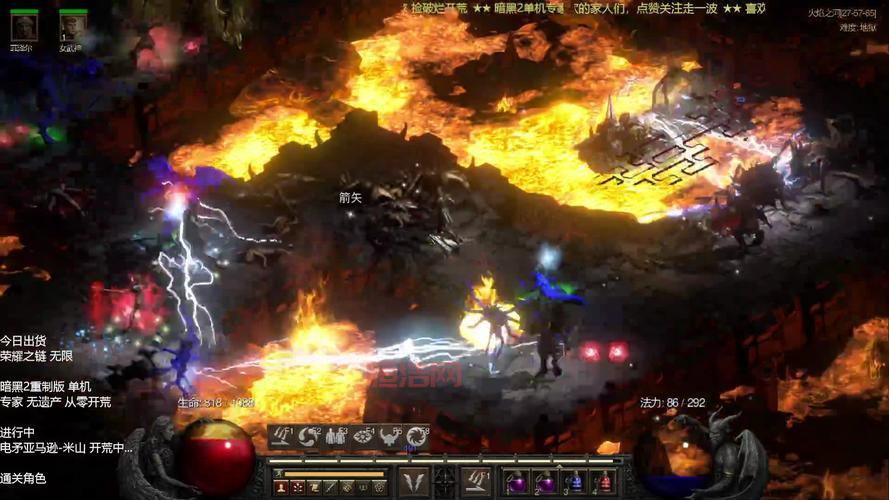Choose the F2 swirl skill icon
889x500 pixels.
tap(308, 436)
